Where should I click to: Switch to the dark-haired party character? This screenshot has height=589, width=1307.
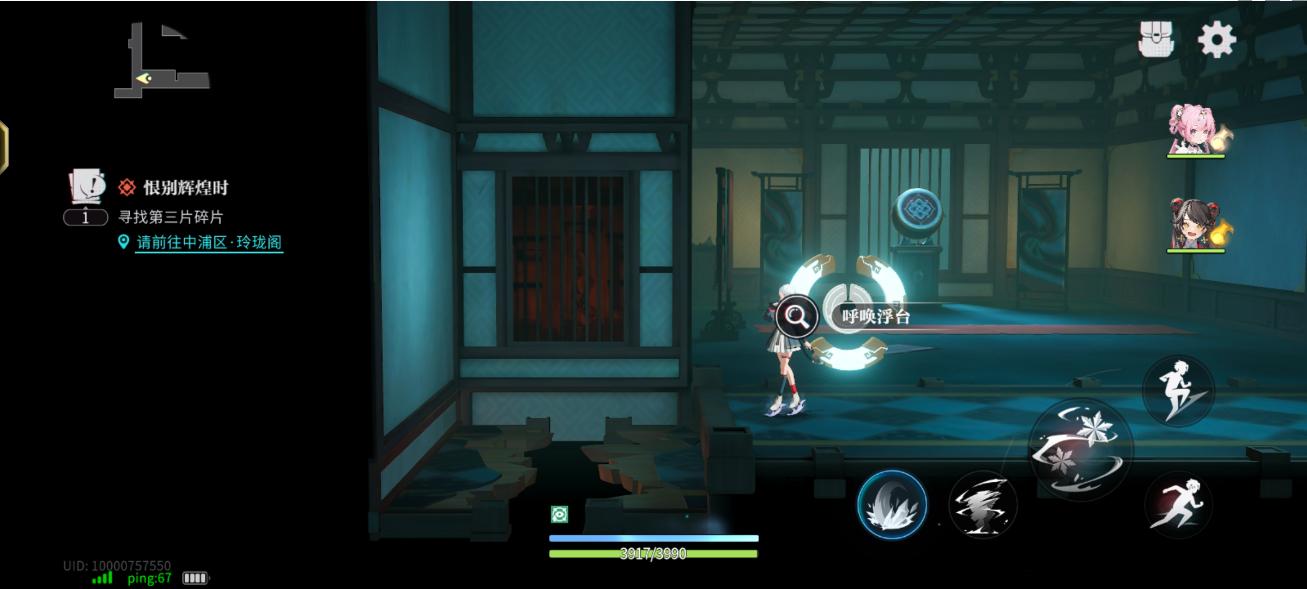[1195, 223]
